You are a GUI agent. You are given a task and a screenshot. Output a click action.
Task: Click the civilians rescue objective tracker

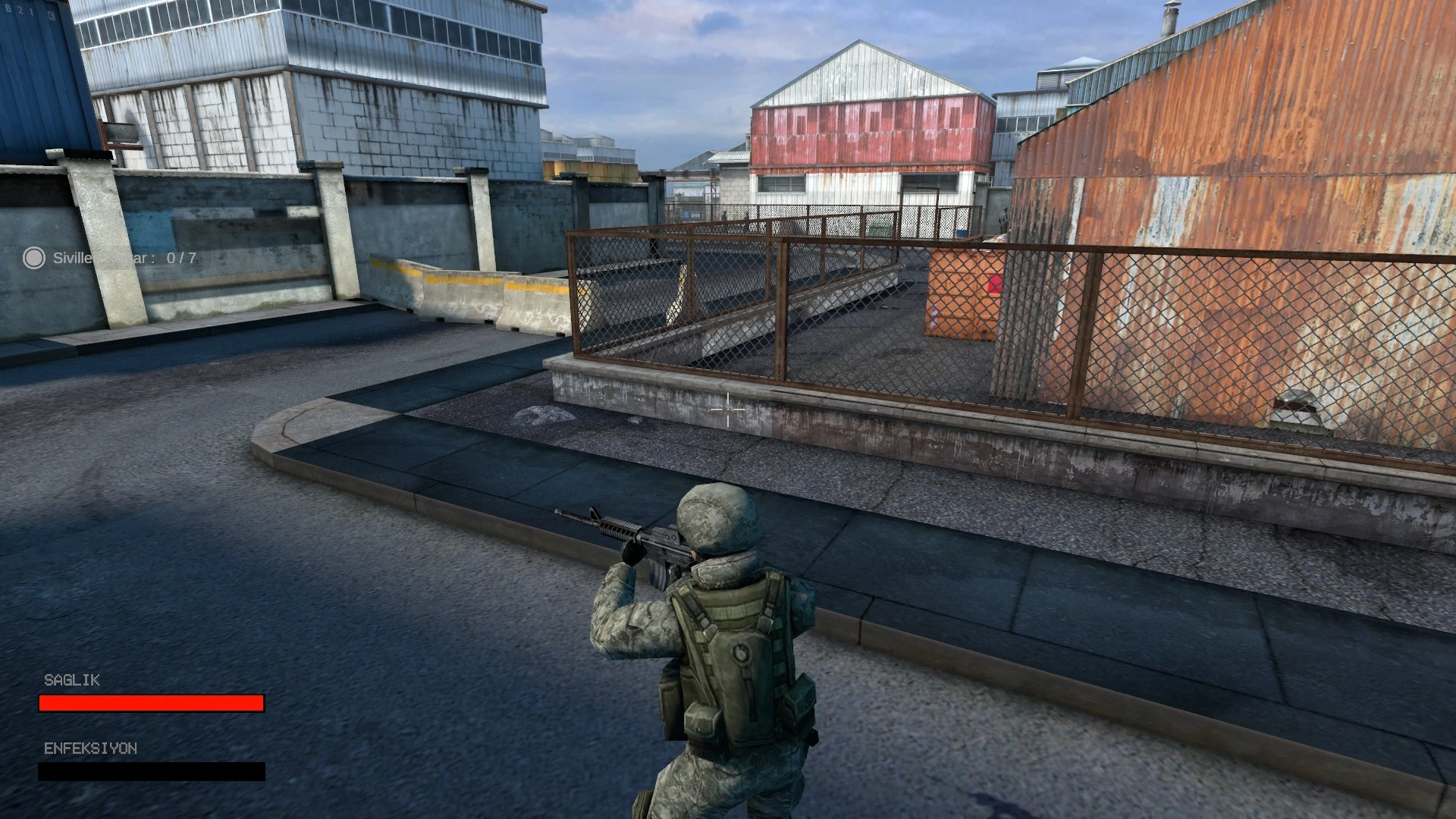124,258
